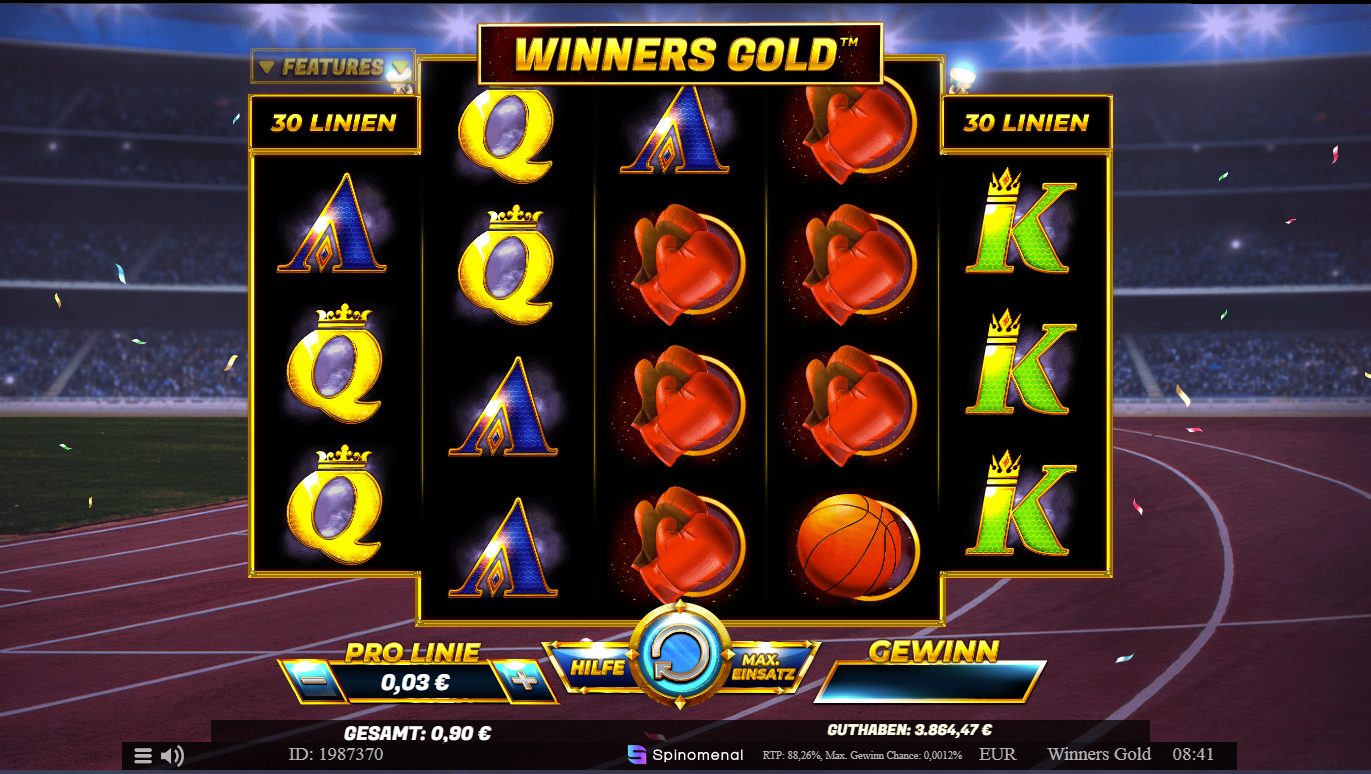Click the left arrow on the FEATURES bar
The height and width of the screenshot is (774, 1371).
point(266,65)
